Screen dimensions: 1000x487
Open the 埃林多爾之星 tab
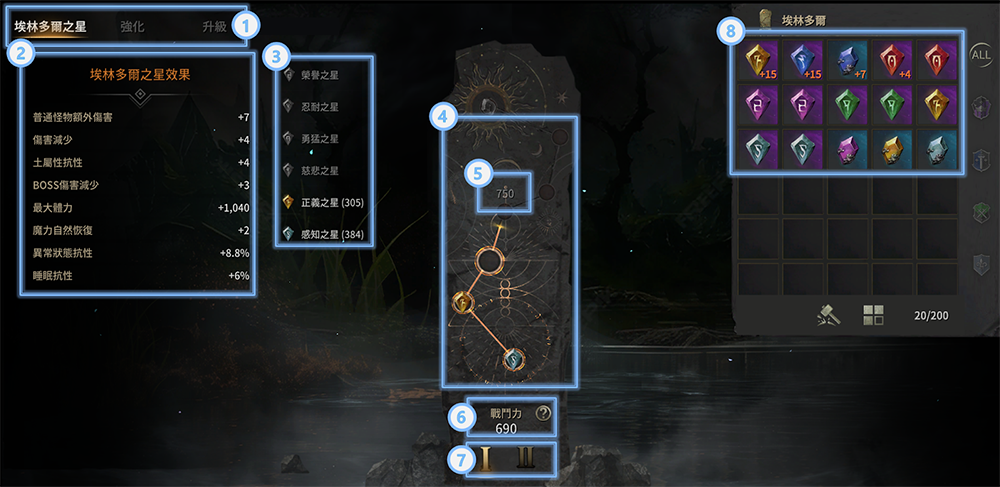pos(50,27)
